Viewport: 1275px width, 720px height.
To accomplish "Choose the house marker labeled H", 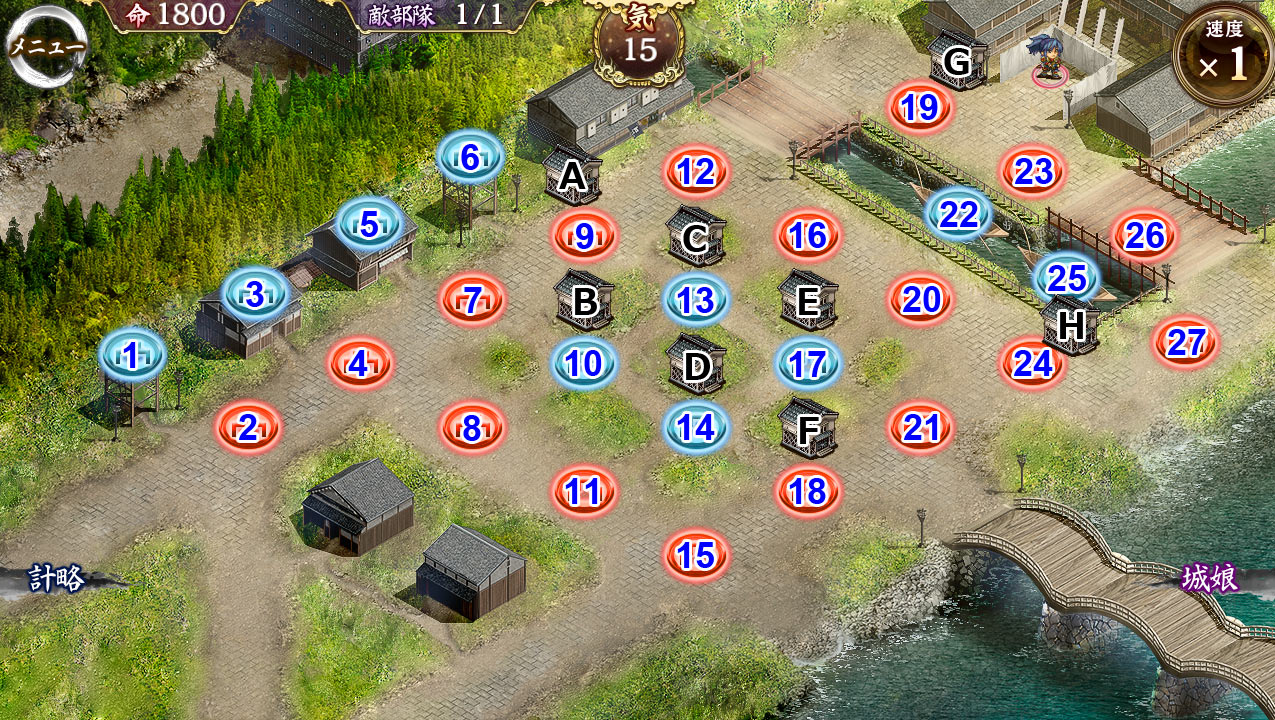I will pos(1070,325).
